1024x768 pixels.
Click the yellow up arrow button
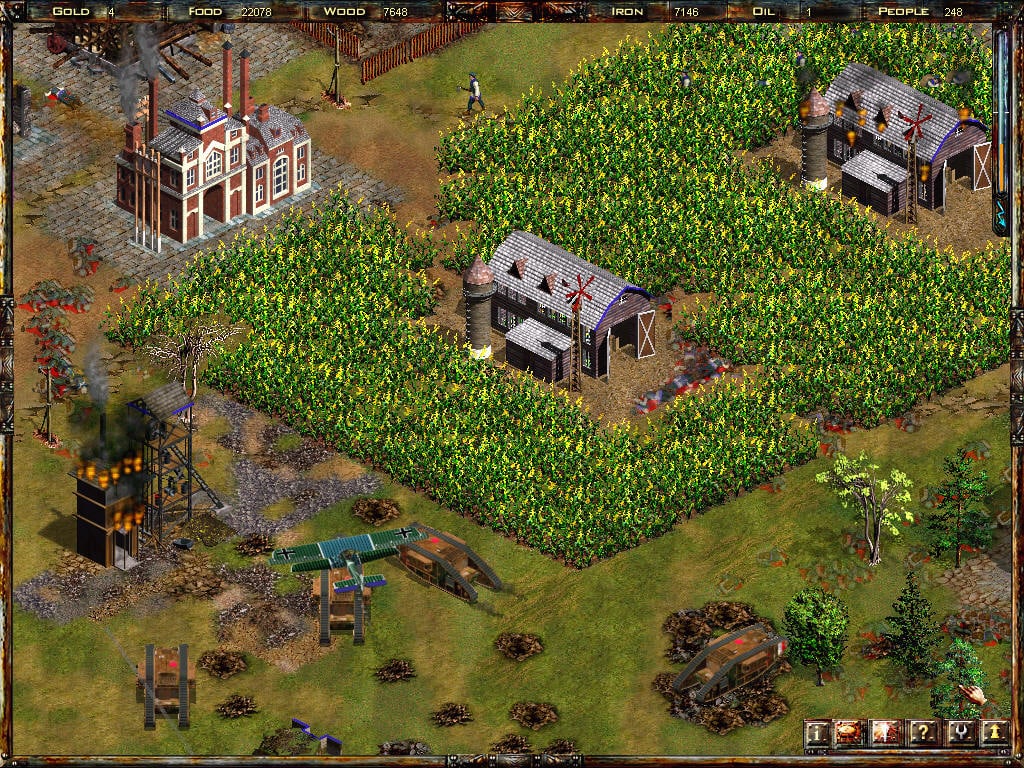coord(993,733)
